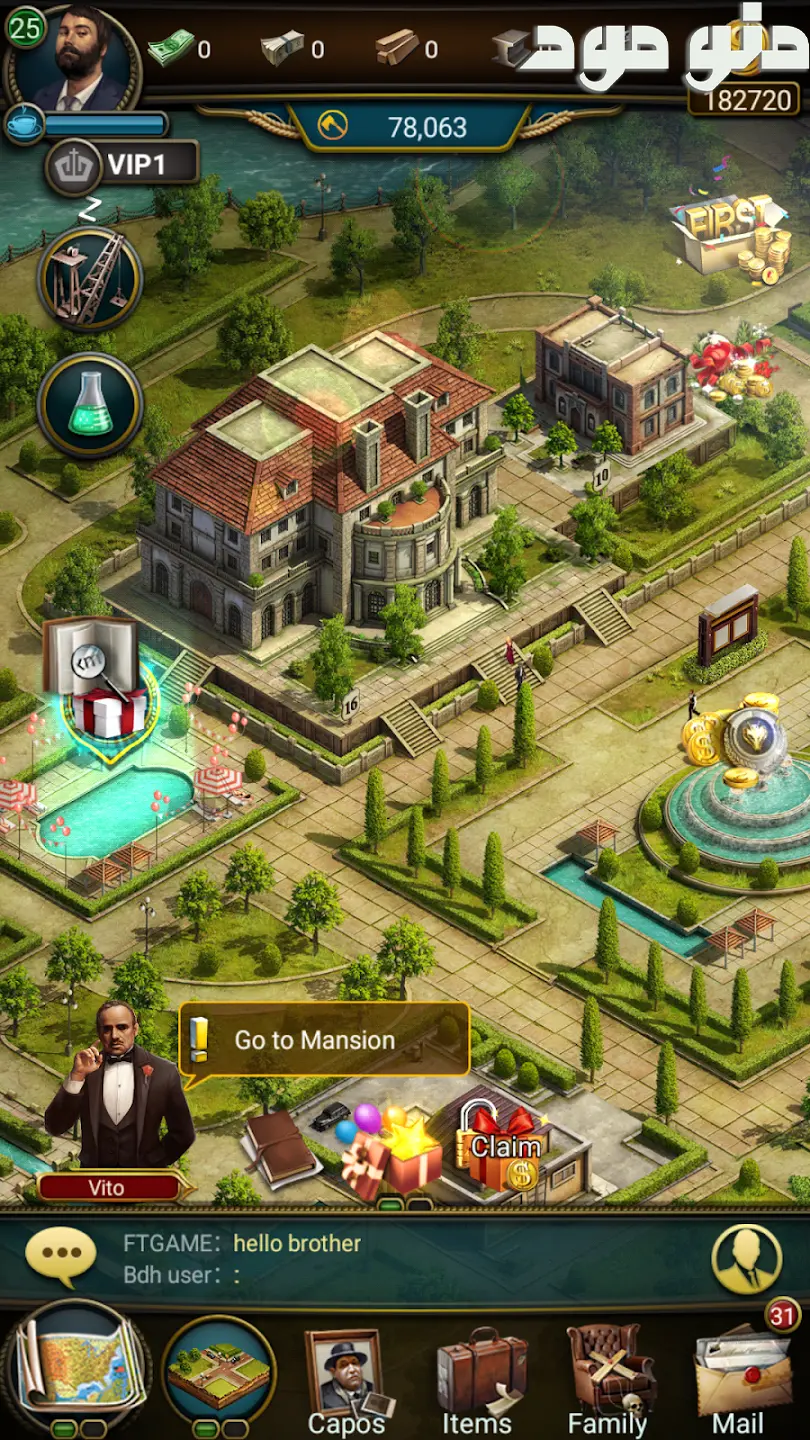
Task: Open the green flask research icon
Action: tap(90, 406)
